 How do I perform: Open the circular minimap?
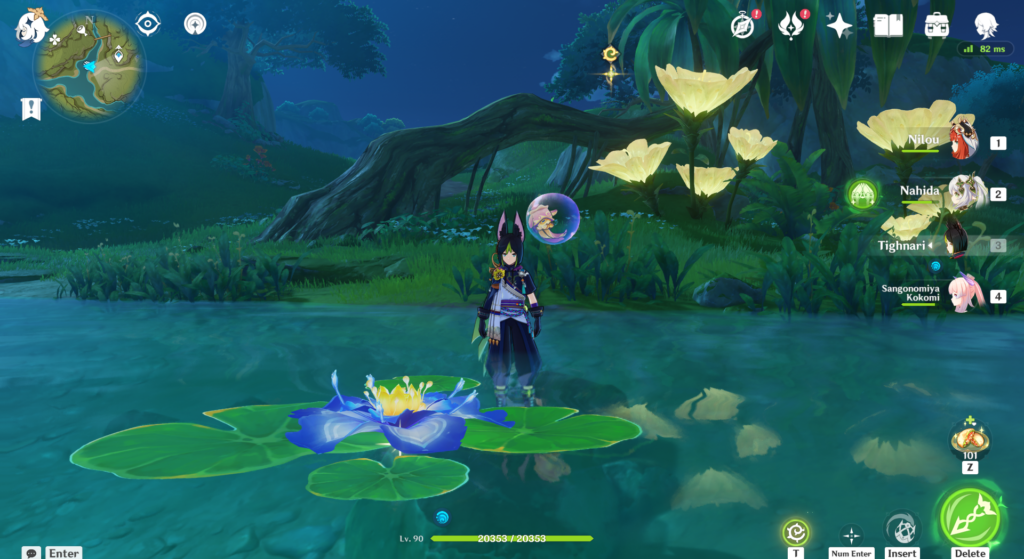point(89,66)
